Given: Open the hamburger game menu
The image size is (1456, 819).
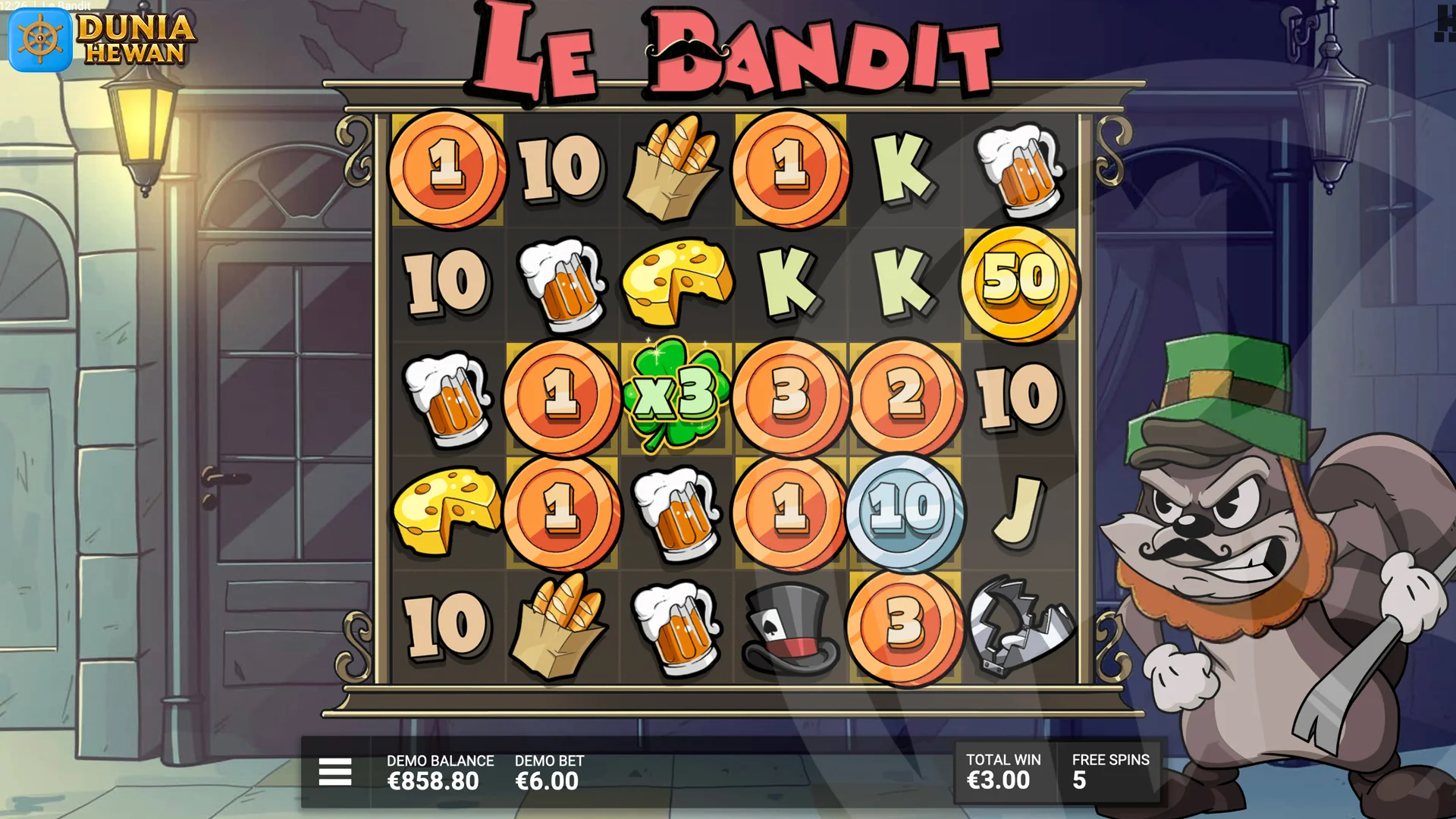Looking at the screenshot, I should pos(334,770).
